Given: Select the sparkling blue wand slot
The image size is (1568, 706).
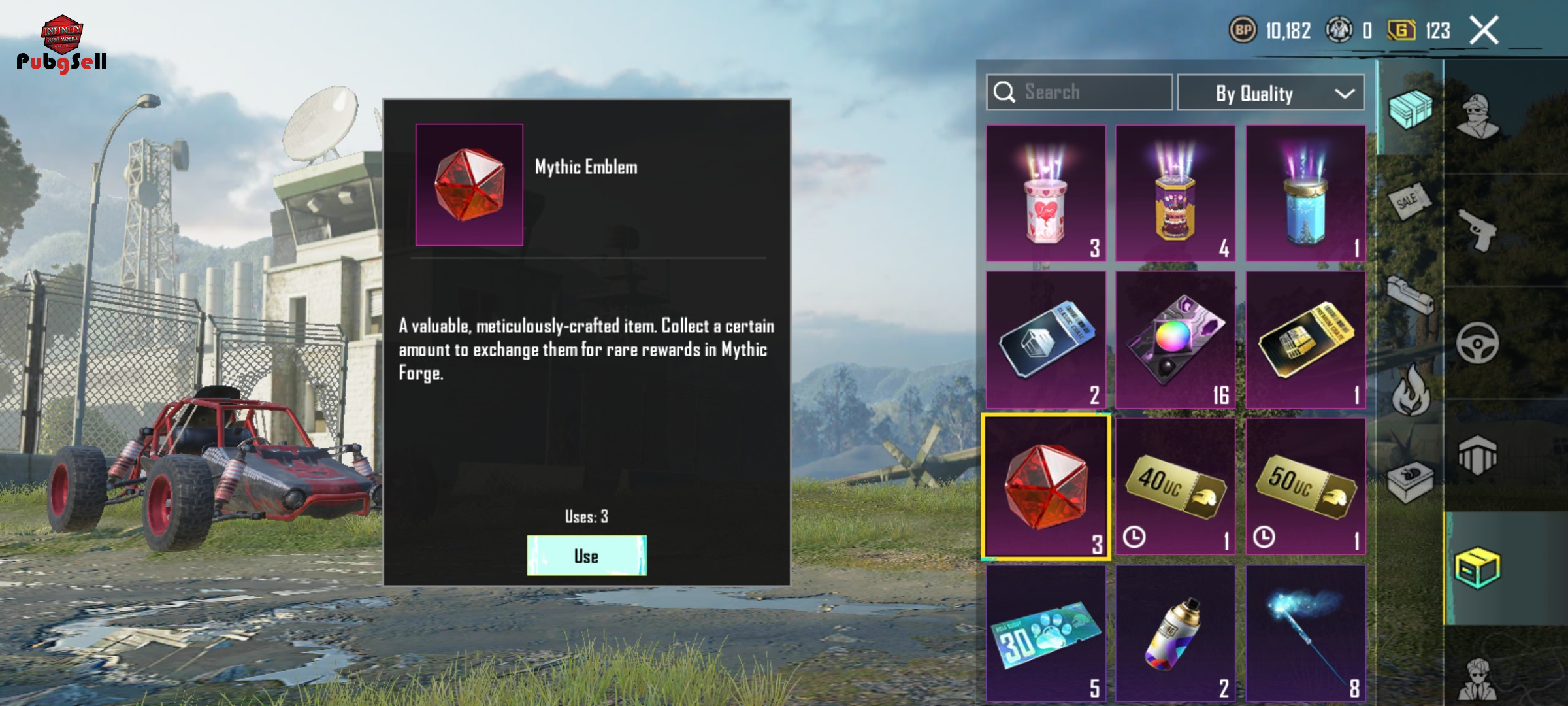Looking at the screenshot, I should click(x=1305, y=633).
